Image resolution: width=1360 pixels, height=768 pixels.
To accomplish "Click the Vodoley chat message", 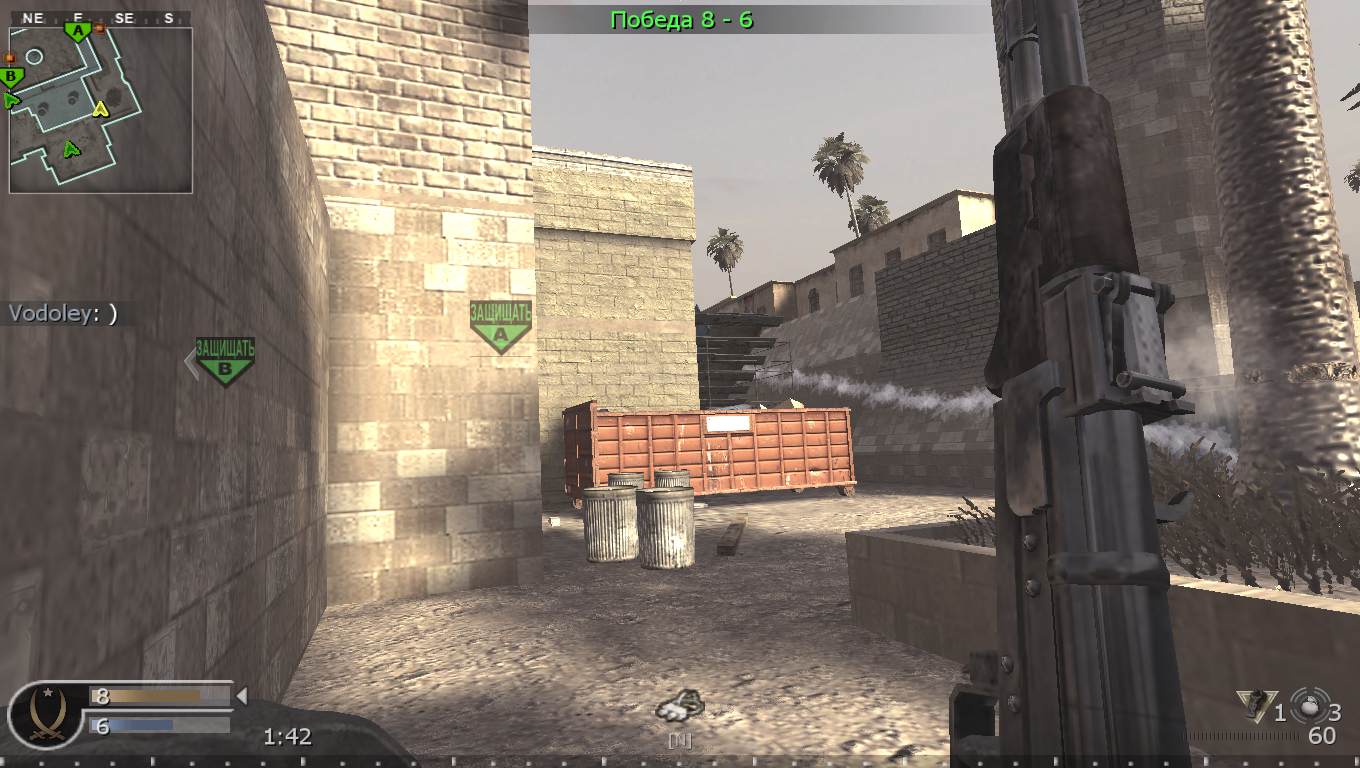I will point(60,311).
